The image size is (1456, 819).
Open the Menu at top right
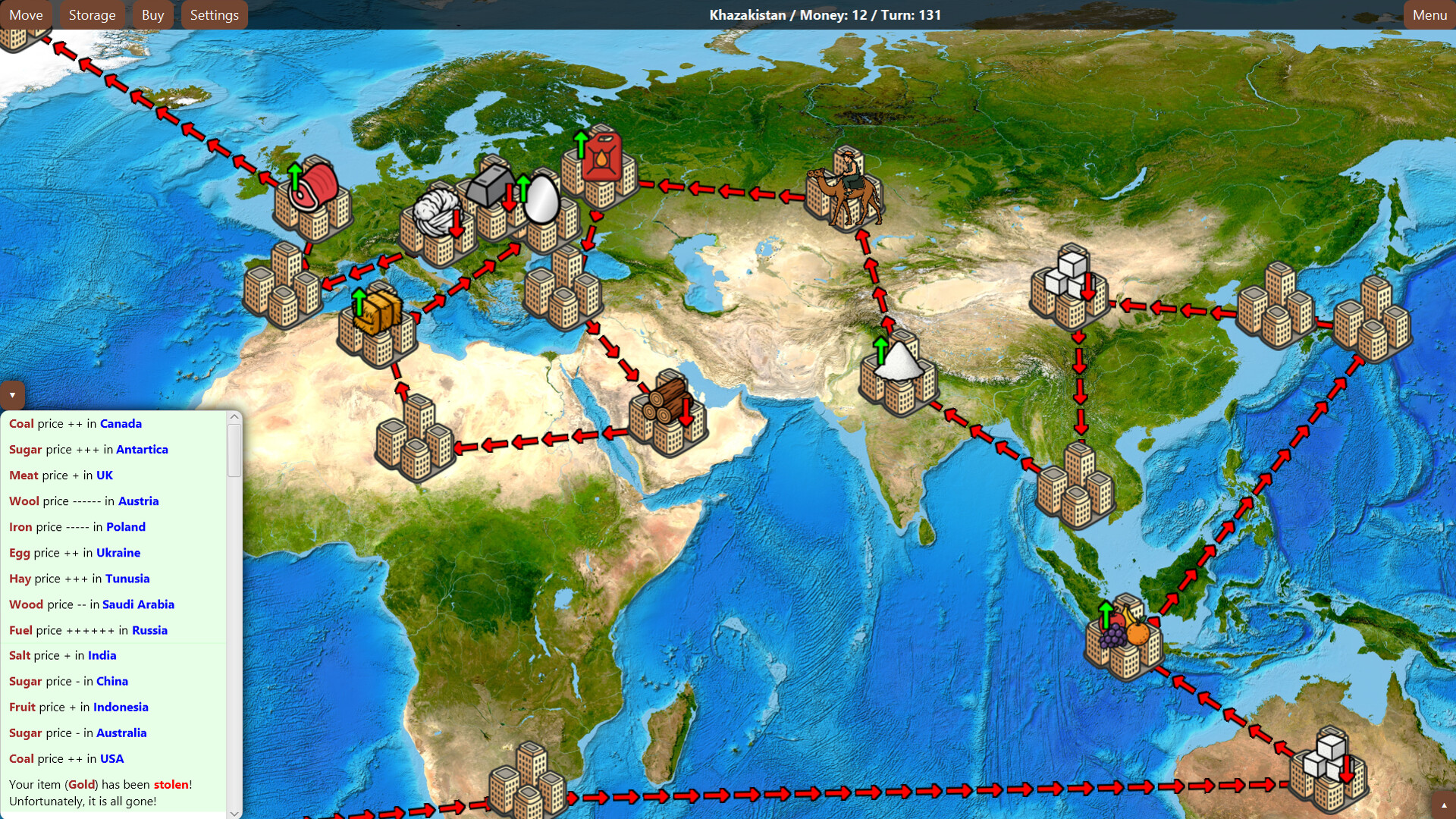pos(1429,14)
